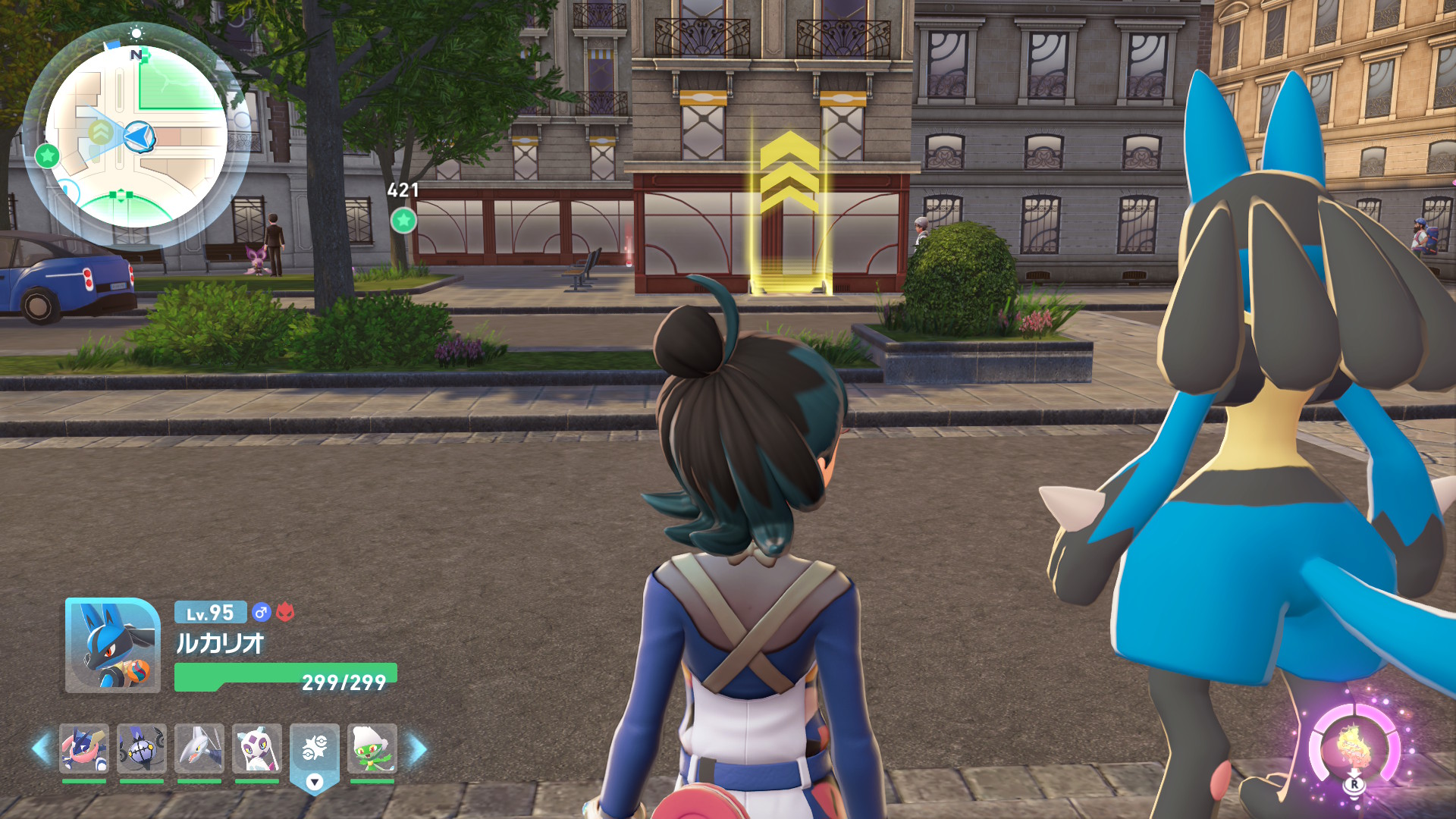Open the highlighted Poké Ball swap slot
Screen dimensions: 1456x819
[315, 751]
